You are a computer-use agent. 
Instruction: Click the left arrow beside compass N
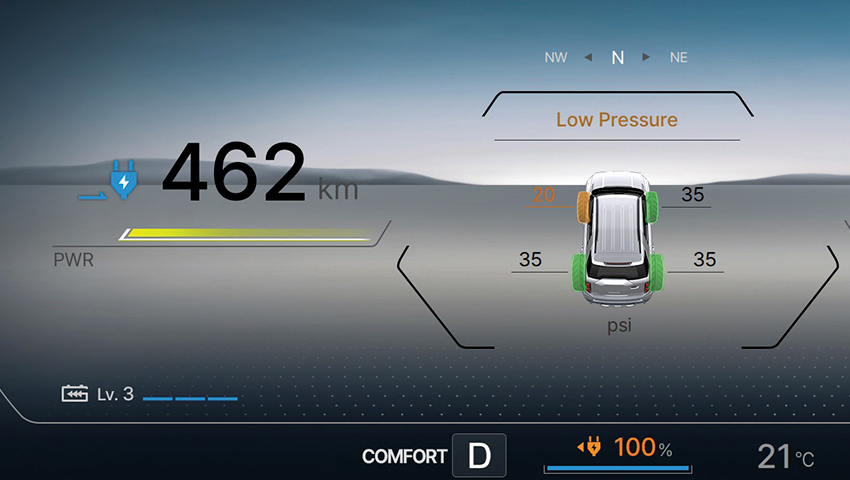click(x=588, y=57)
